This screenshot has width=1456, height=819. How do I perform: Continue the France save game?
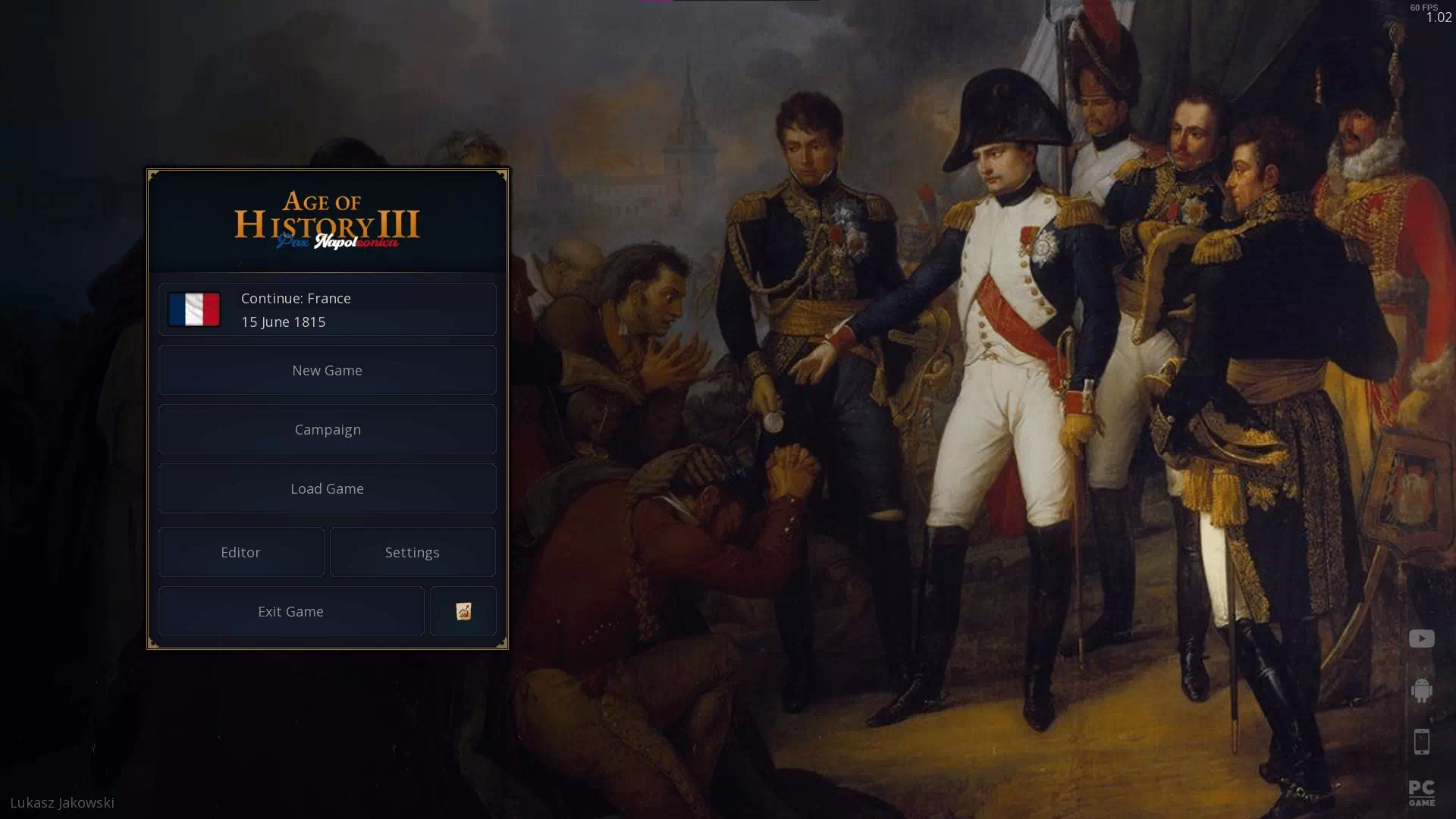click(327, 309)
